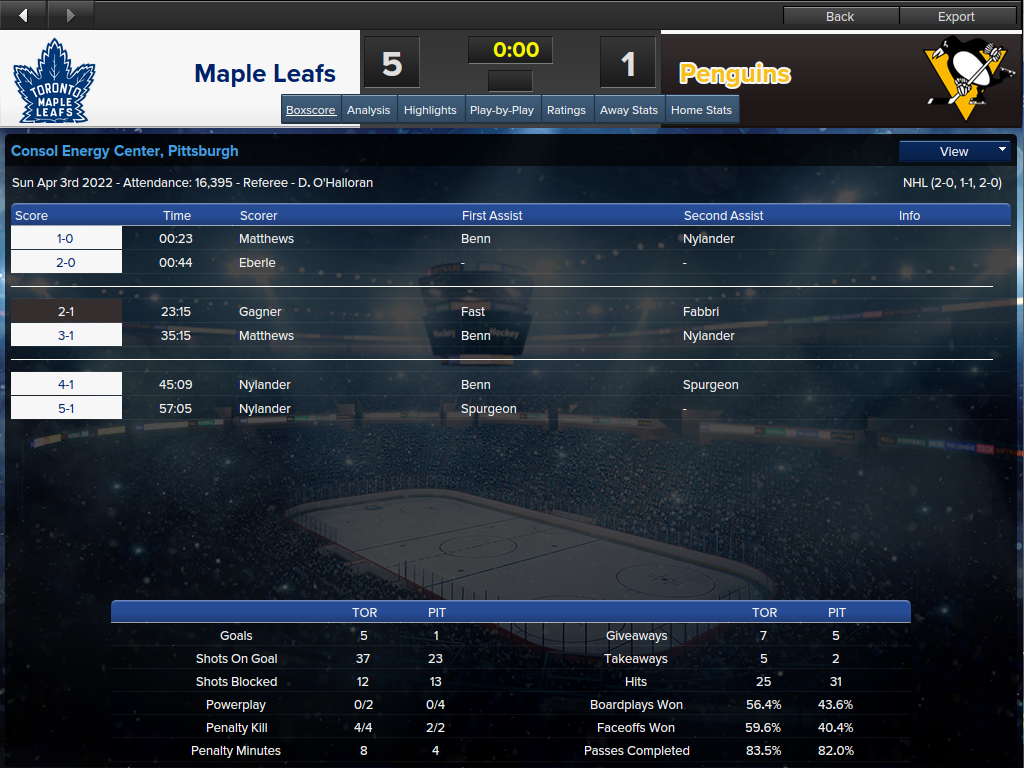View the Home Stats tab
The width and height of the screenshot is (1024, 768).
(x=701, y=110)
